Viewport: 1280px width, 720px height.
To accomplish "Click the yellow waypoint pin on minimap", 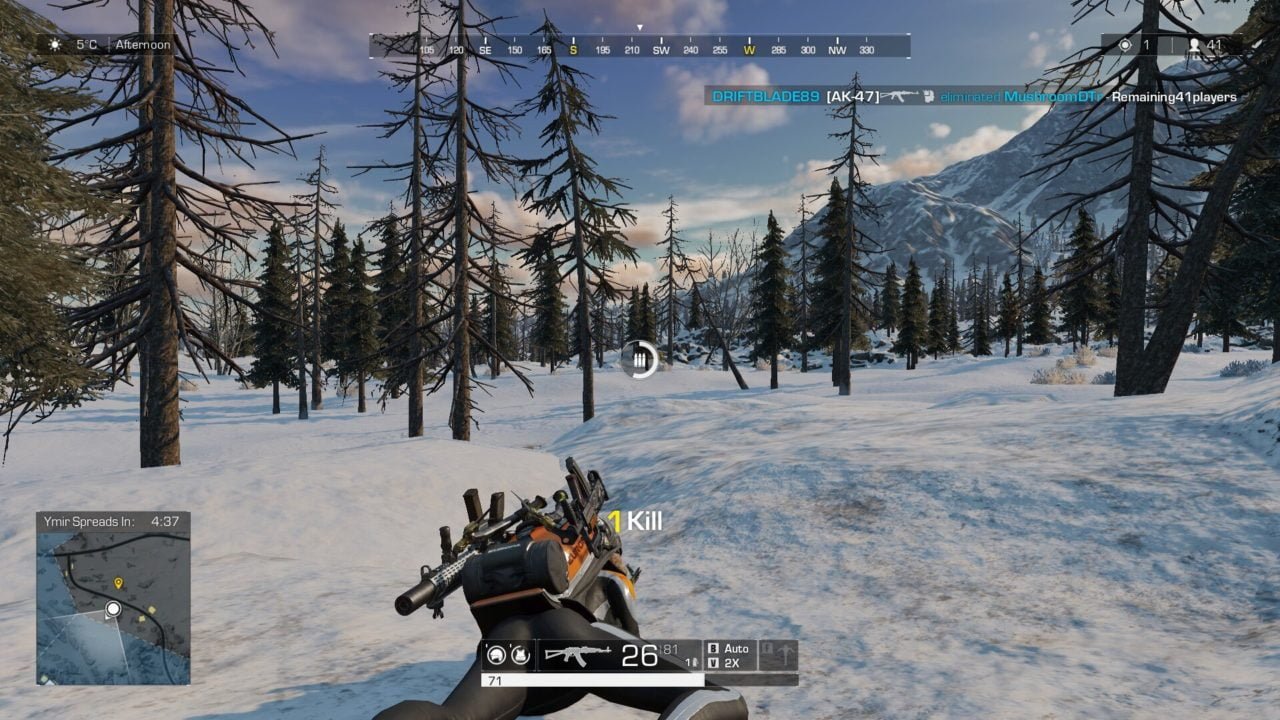I will tap(118, 582).
